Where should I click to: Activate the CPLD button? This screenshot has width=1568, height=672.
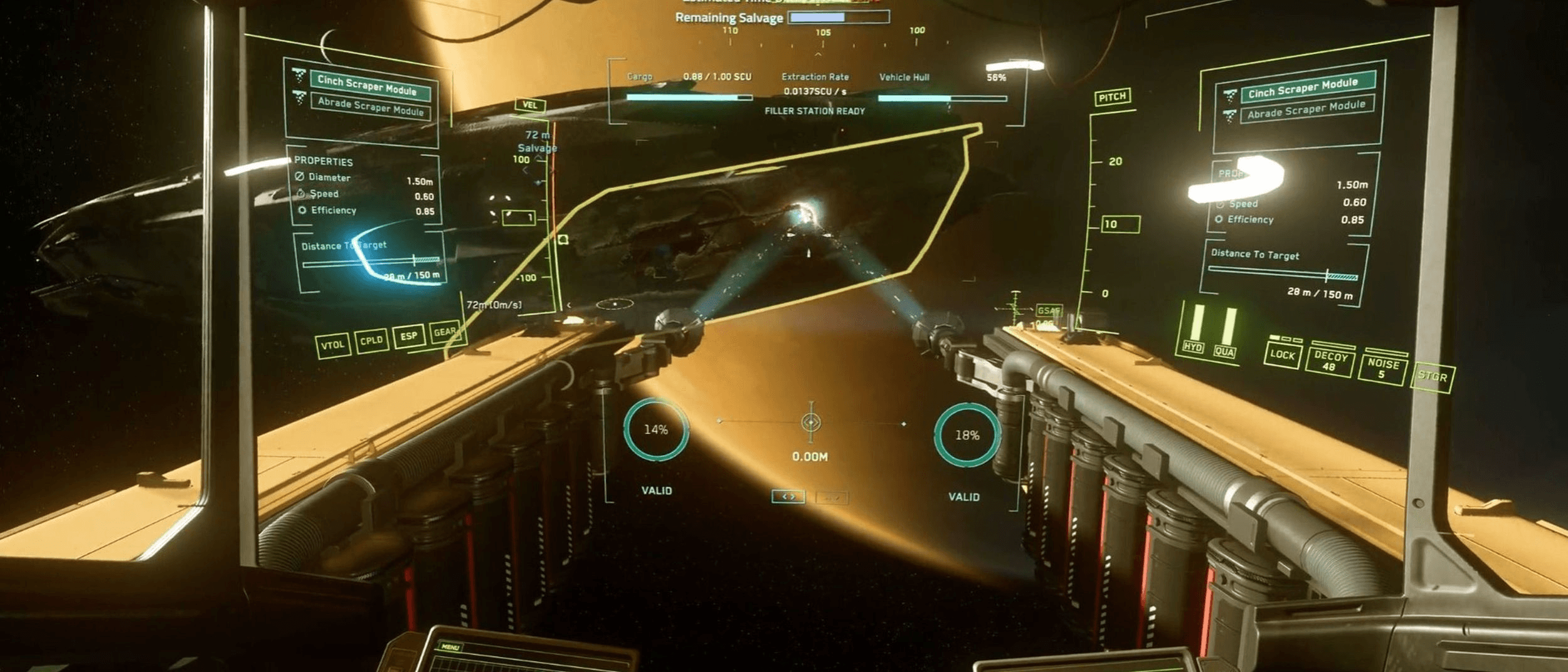tap(371, 340)
